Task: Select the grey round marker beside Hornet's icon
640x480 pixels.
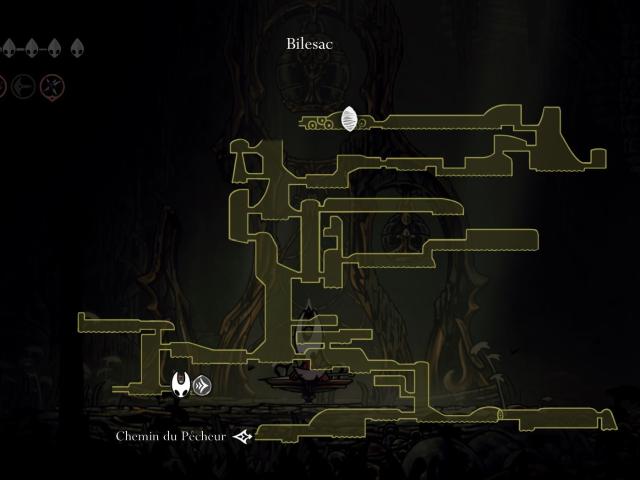Action: (202, 384)
